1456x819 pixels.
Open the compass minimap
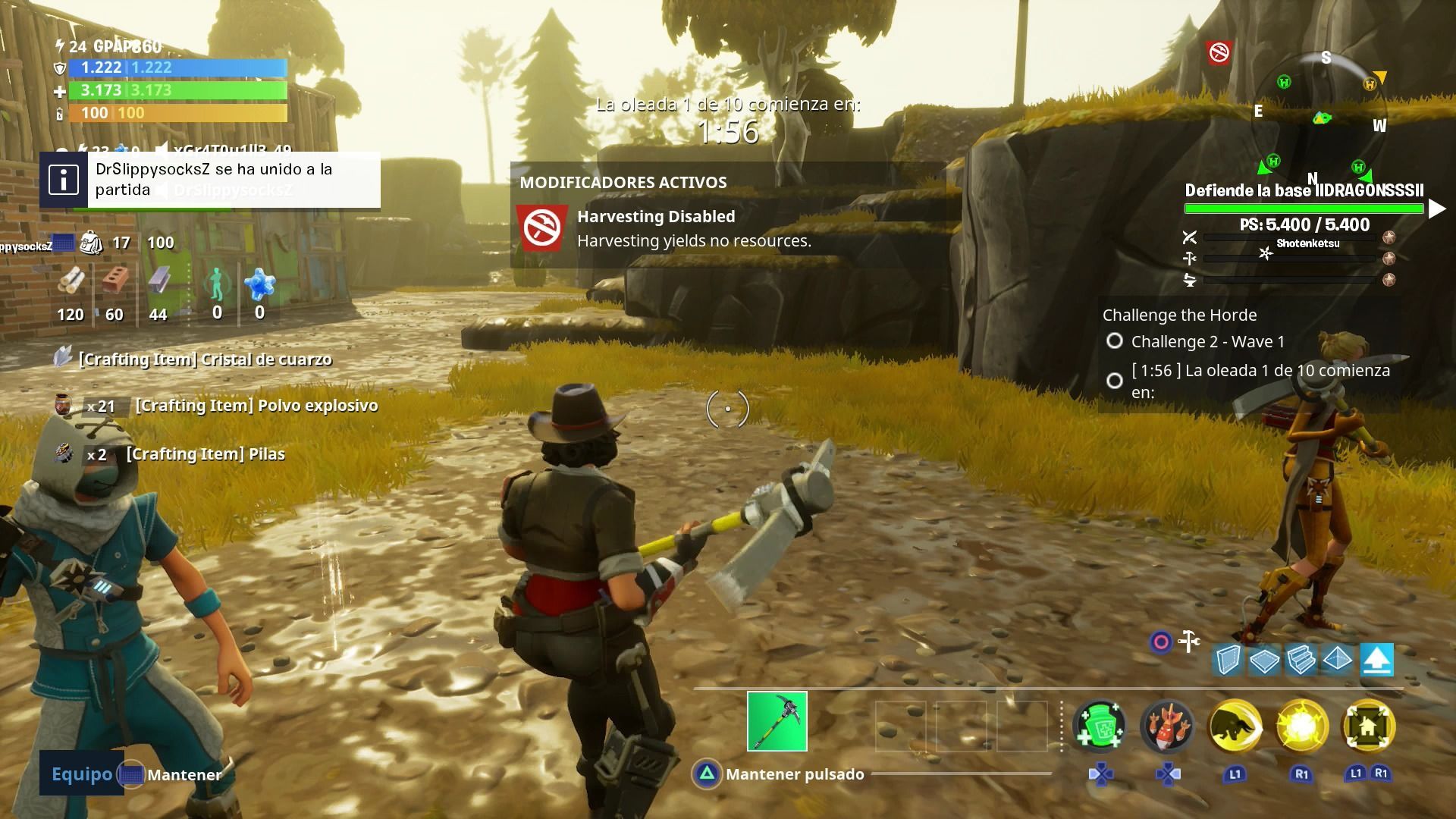(x=1321, y=118)
